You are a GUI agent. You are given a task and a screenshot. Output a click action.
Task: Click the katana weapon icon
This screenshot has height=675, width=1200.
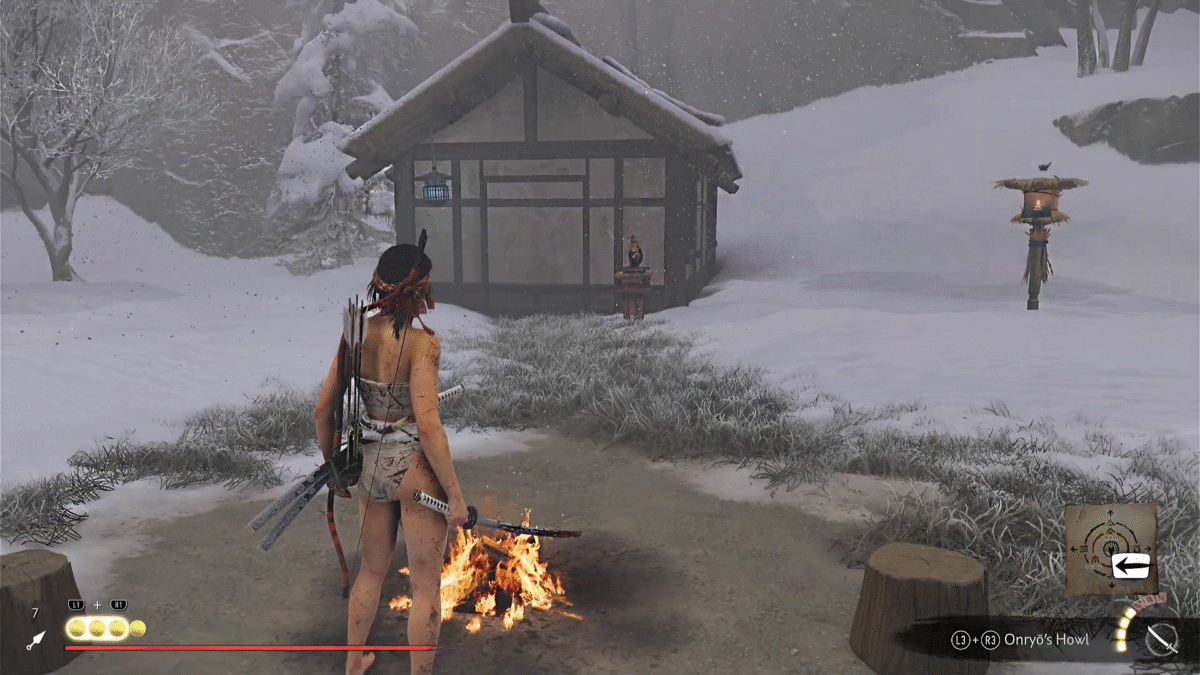(x=1161, y=639)
